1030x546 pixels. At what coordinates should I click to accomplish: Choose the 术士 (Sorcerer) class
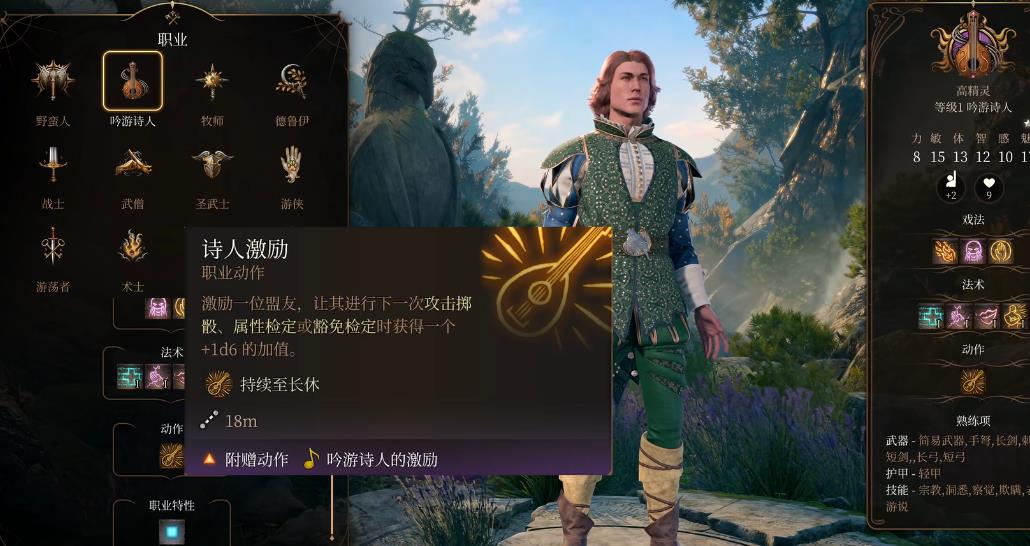(x=132, y=247)
